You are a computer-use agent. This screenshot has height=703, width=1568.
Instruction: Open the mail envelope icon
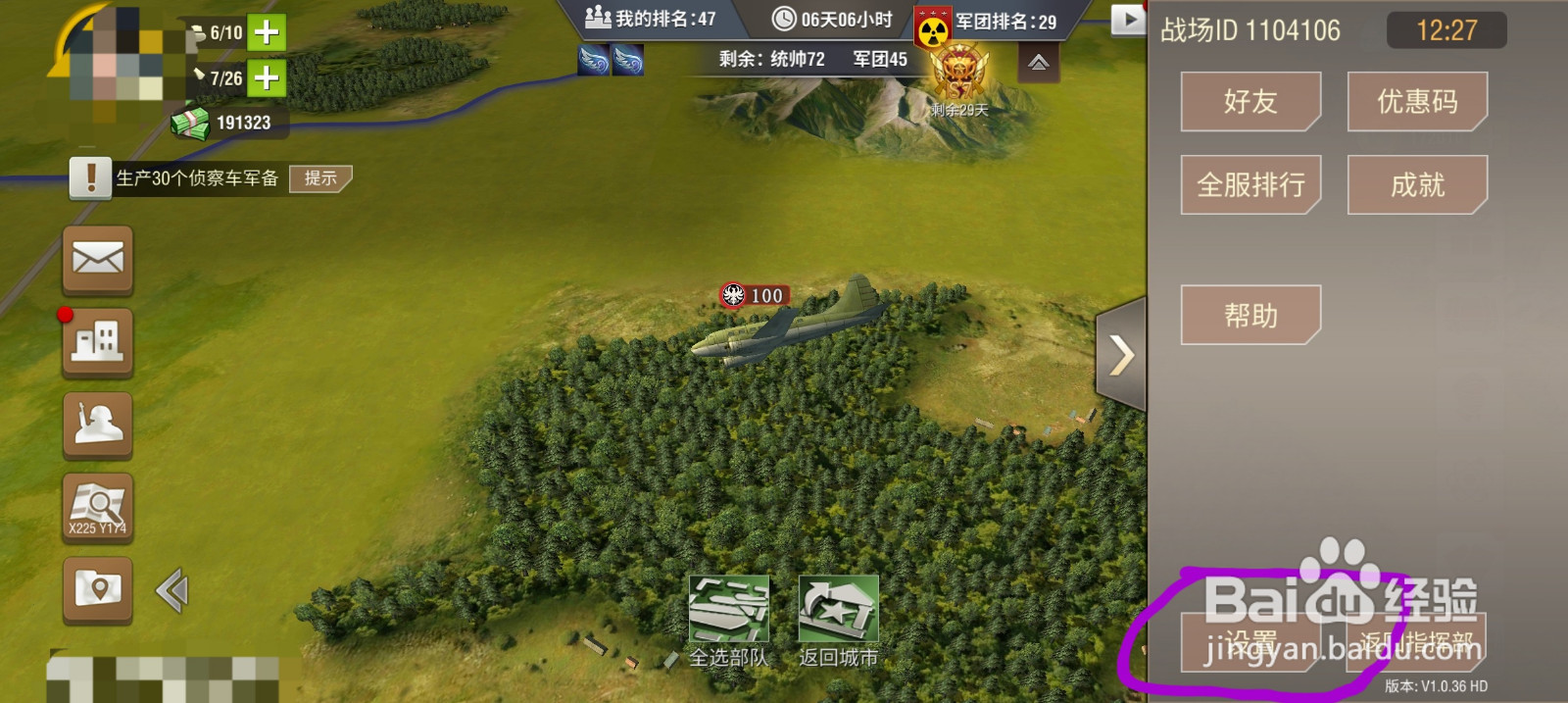coord(98,259)
